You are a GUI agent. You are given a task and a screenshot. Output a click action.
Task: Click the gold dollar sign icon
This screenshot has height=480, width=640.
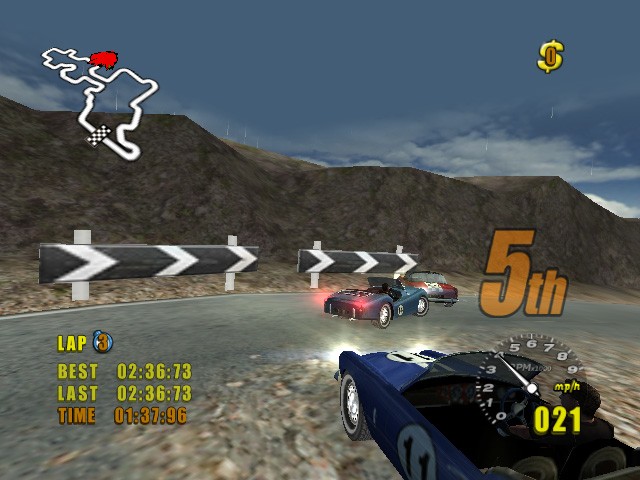pyautogui.click(x=549, y=56)
